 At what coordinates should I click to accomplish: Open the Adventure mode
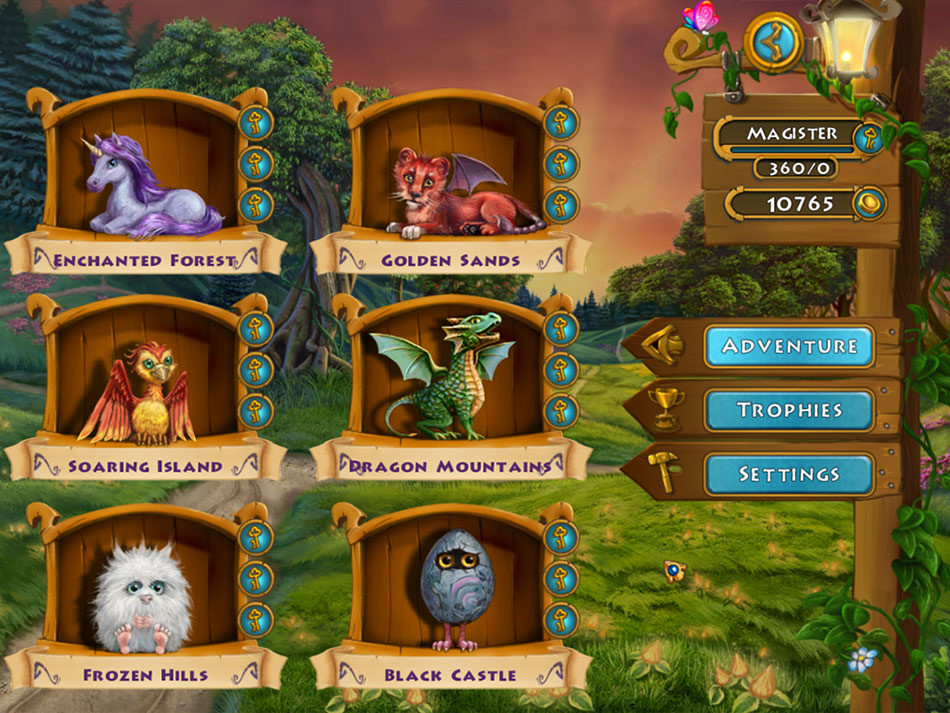click(788, 346)
